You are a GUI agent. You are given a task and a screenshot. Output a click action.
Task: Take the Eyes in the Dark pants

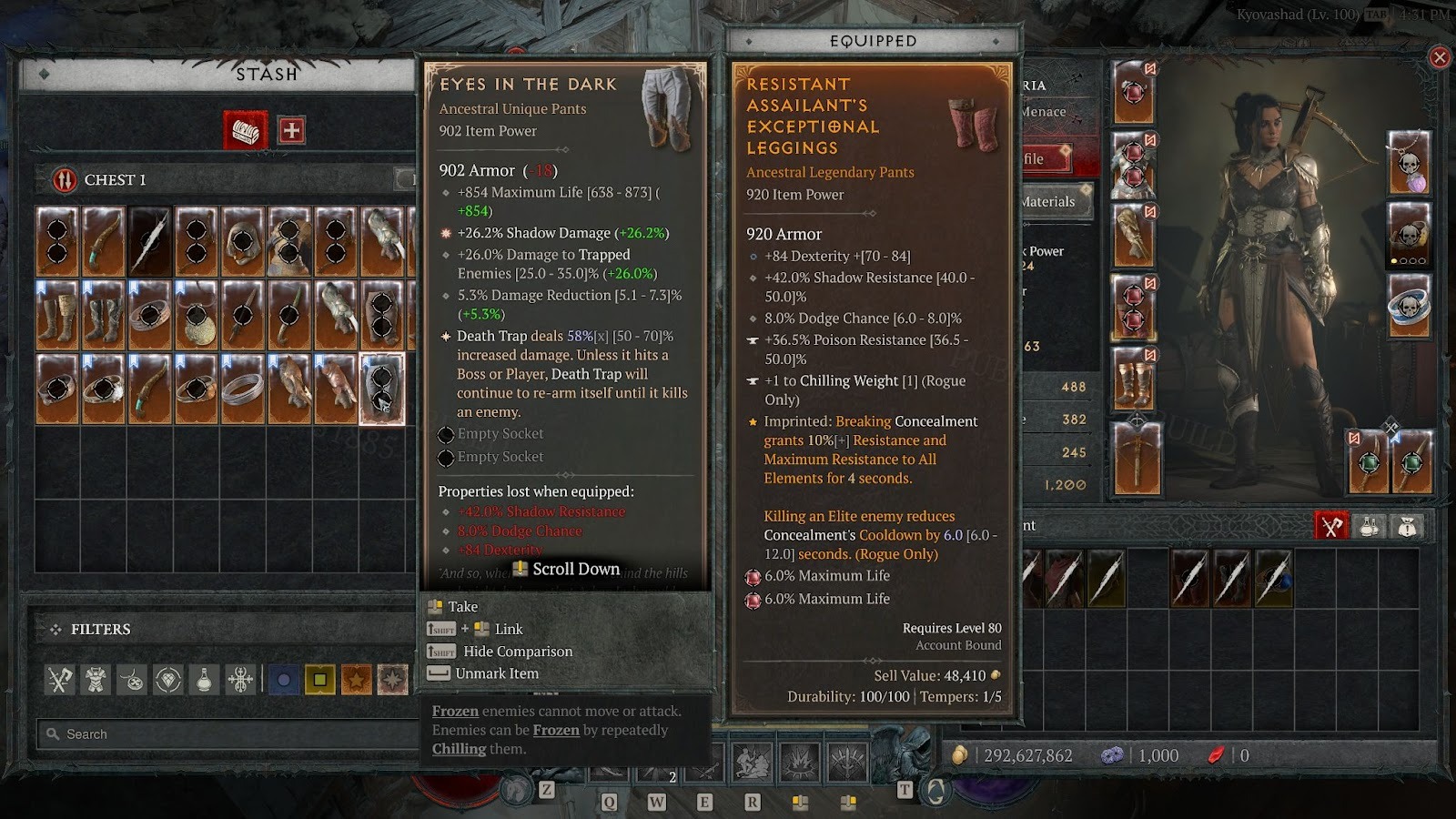462,607
